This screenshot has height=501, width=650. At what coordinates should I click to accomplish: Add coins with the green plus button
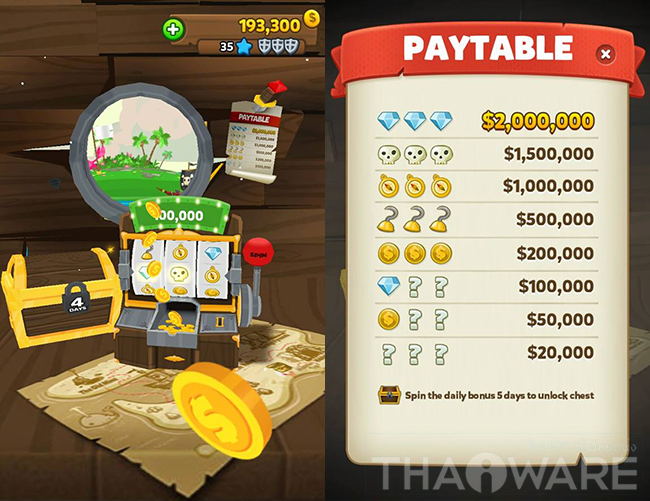[173, 29]
